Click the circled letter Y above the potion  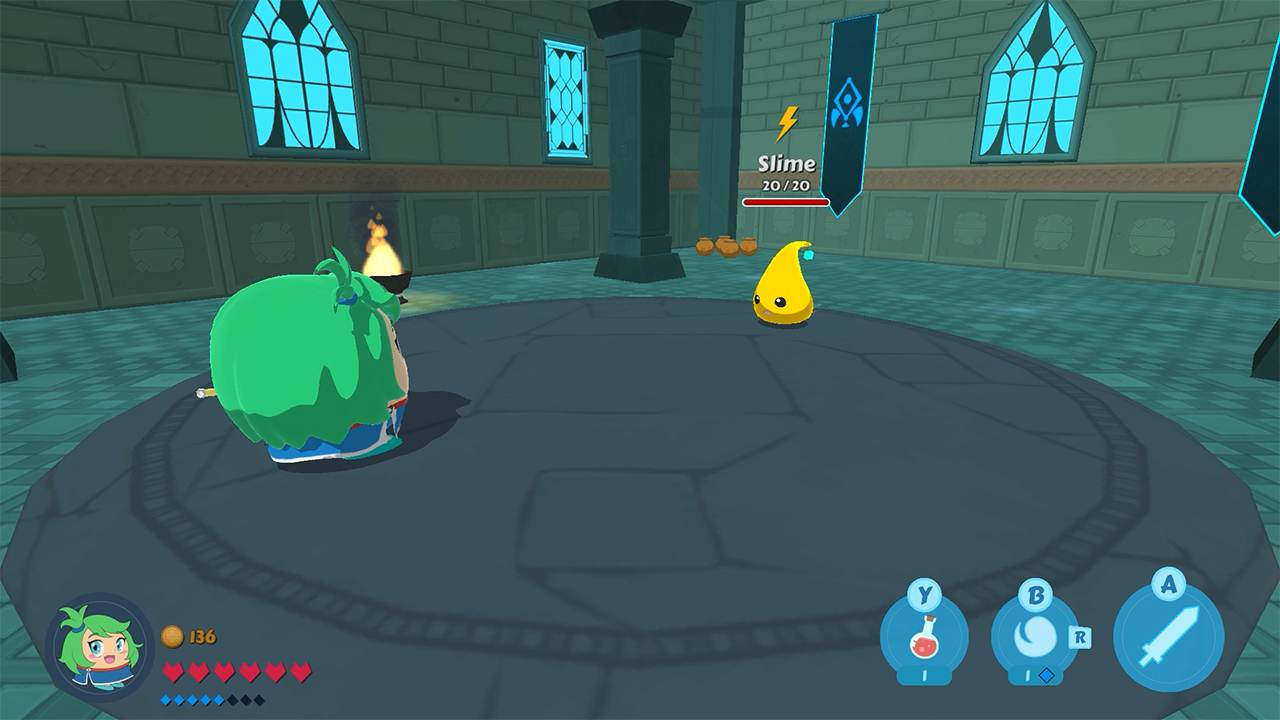924,593
